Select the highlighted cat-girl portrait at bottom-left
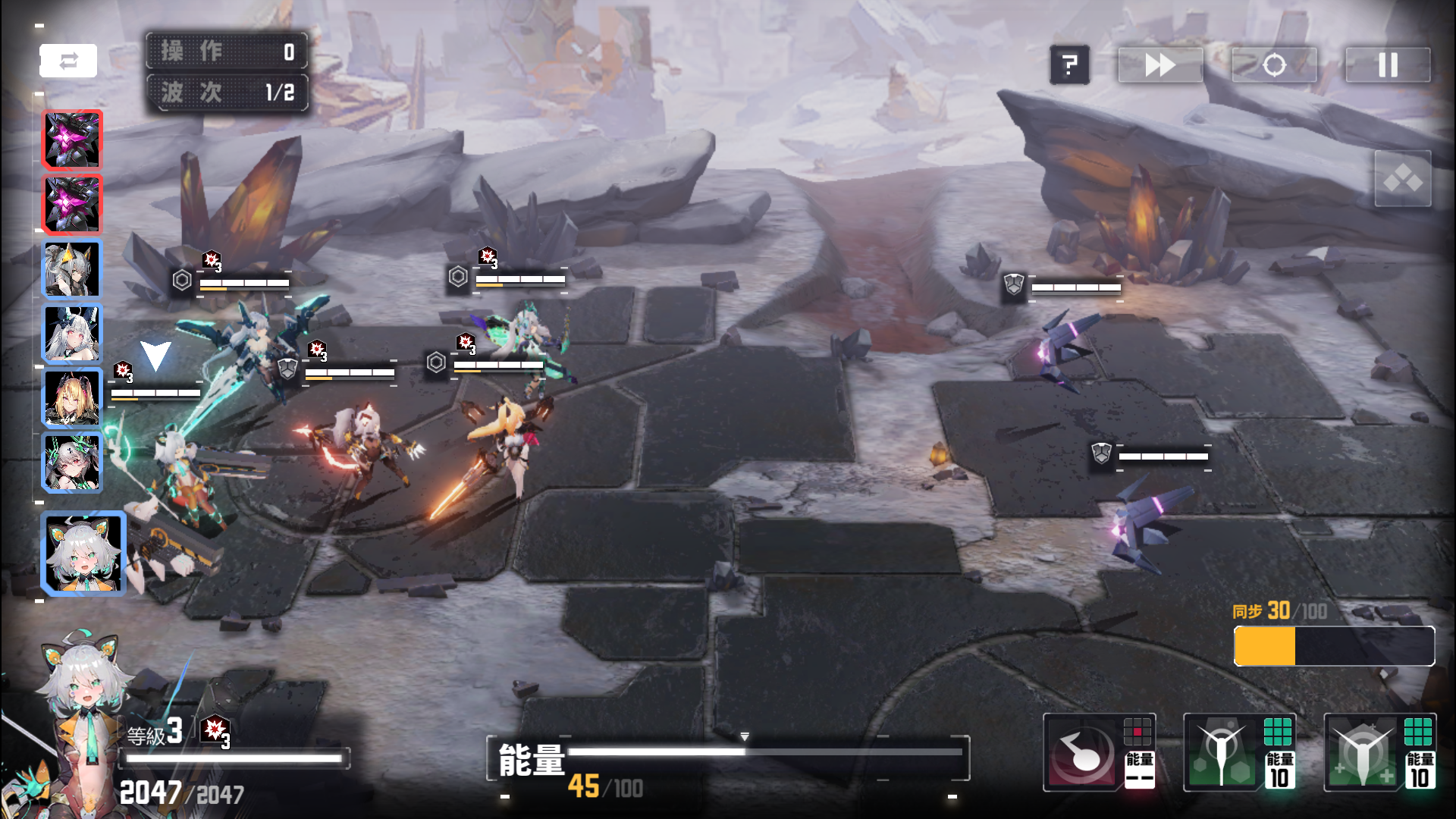The height and width of the screenshot is (819, 1456). click(x=83, y=554)
